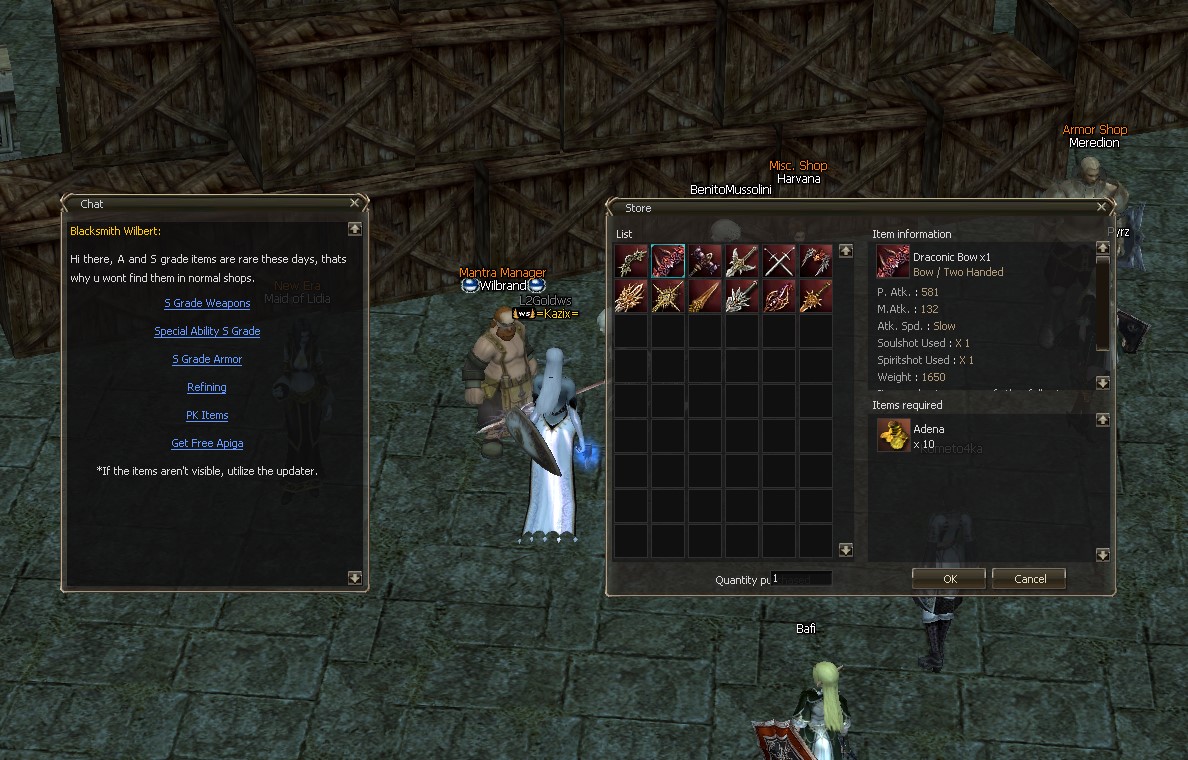The image size is (1188, 760).
Task: Click the Items required scroll-up arrow
Action: coord(1103,420)
